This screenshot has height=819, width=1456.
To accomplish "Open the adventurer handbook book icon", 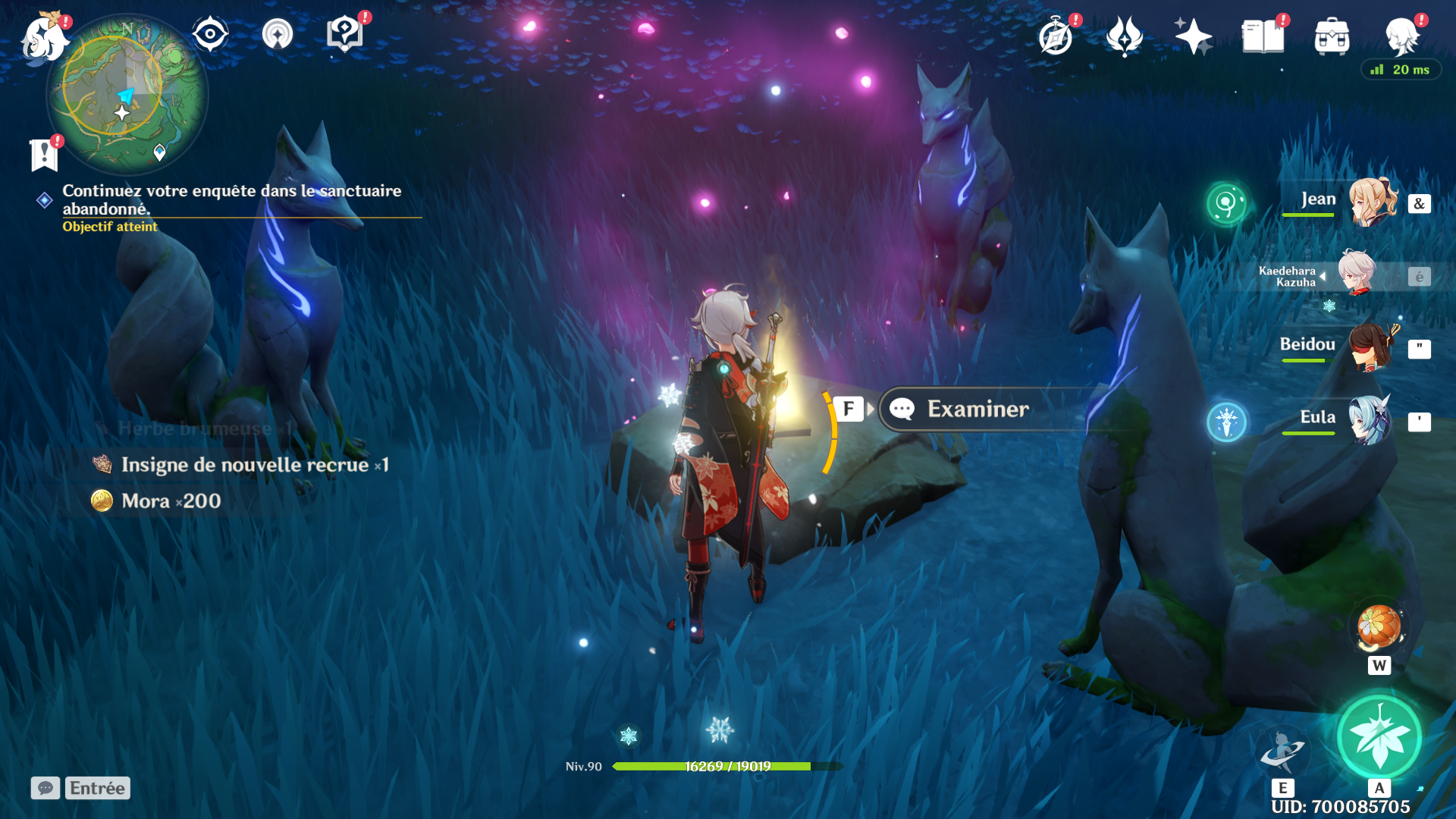I will tap(1263, 36).
